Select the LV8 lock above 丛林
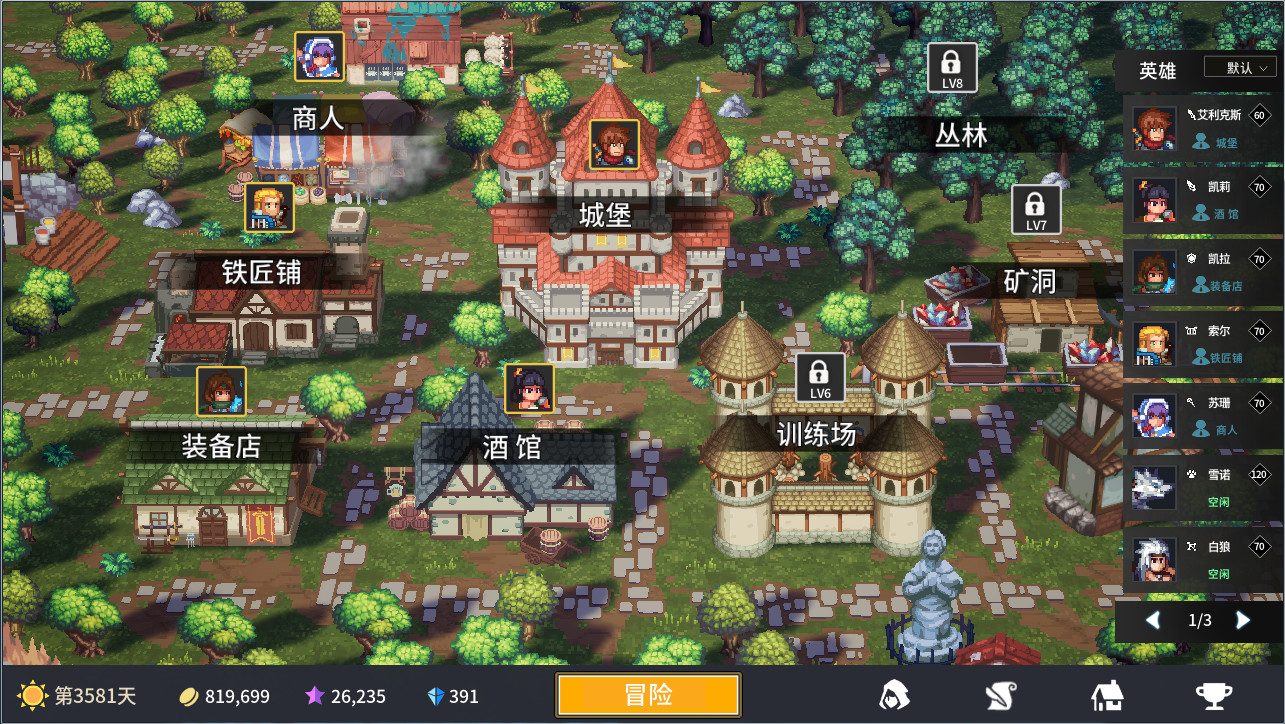The image size is (1285, 724). (951, 68)
